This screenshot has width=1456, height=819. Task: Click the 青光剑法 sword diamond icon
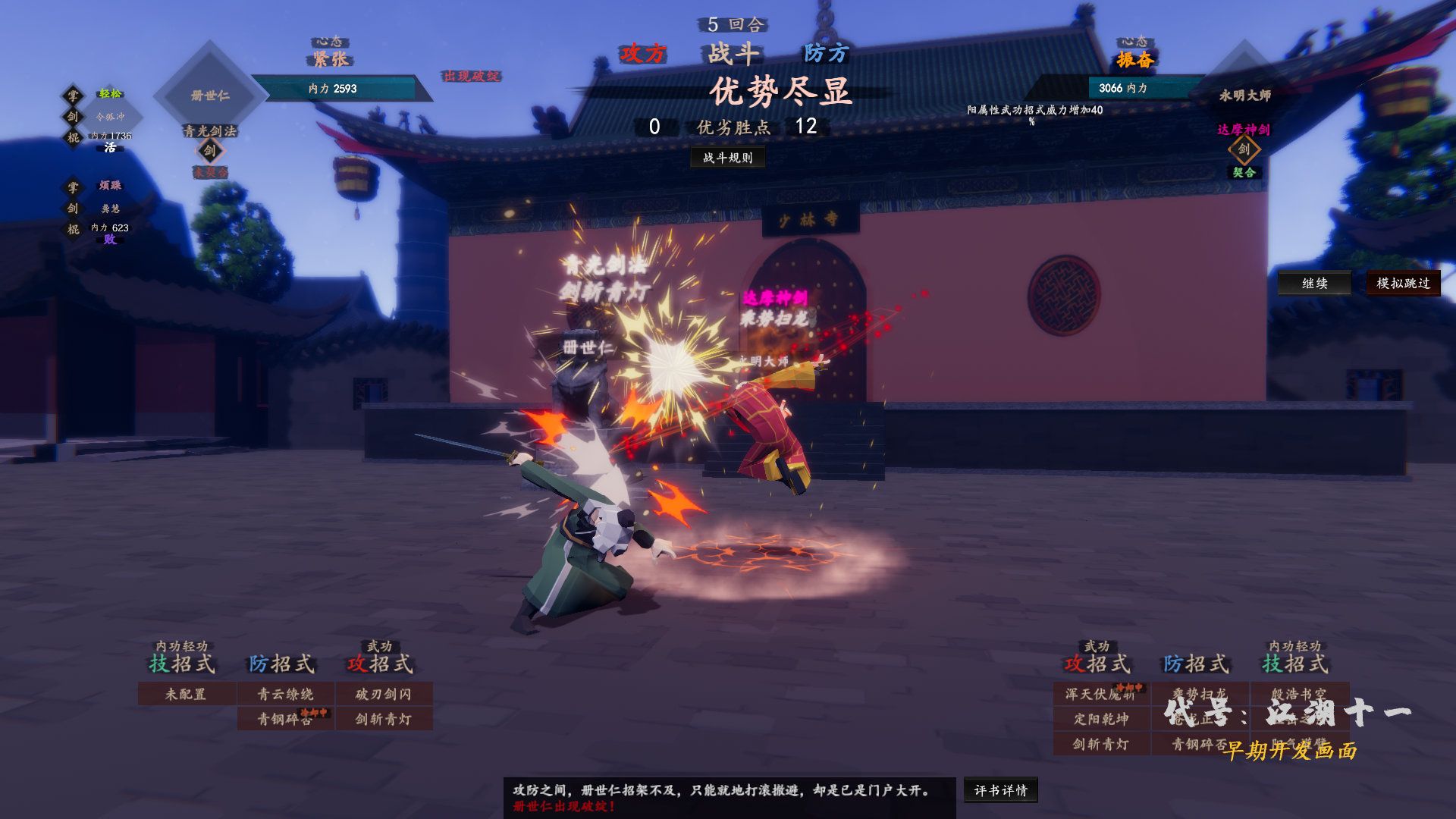click(x=210, y=150)
